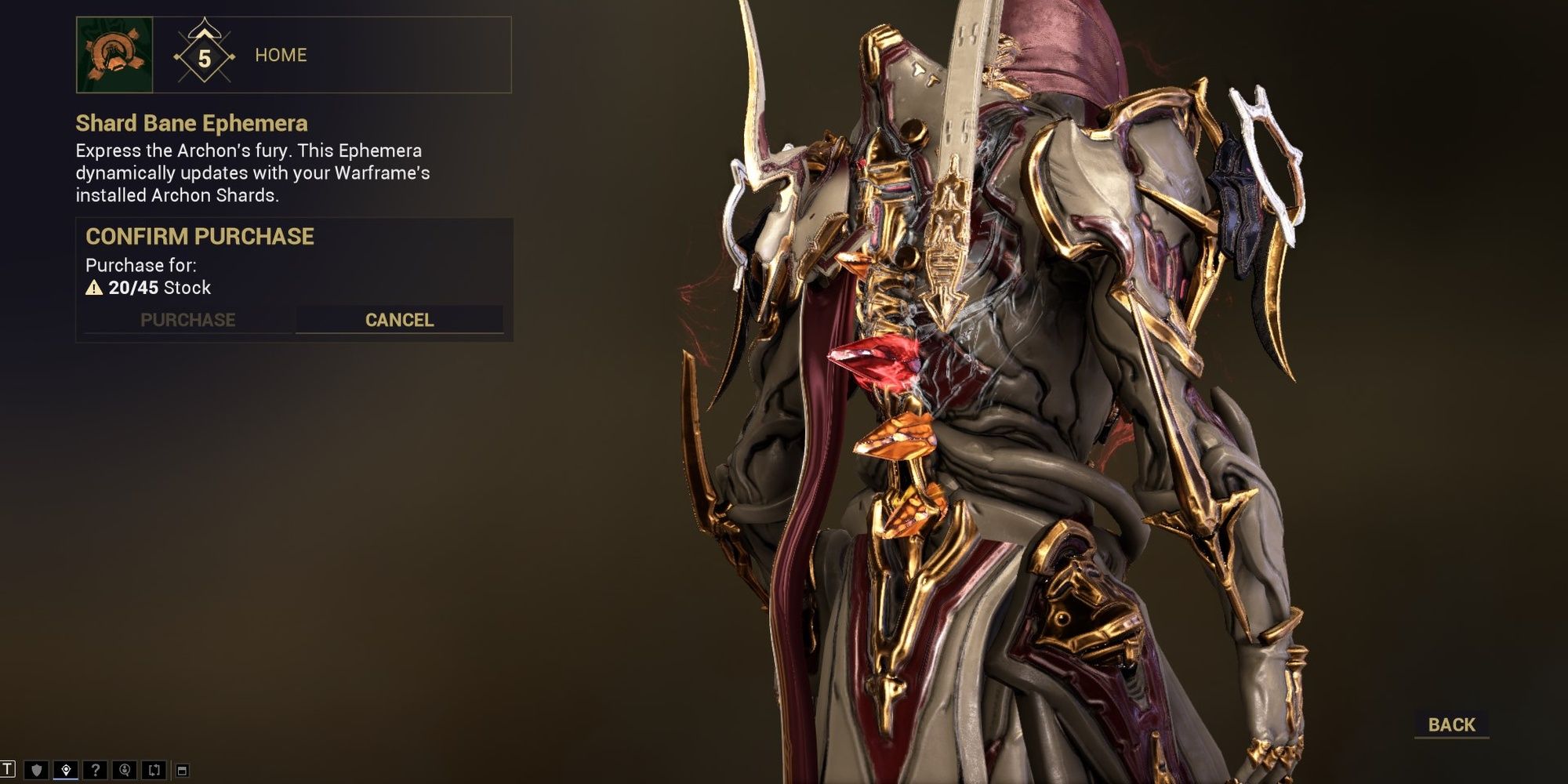Click the rank 5 diamond badge
Screen dimensions: 1568x784
204,57
